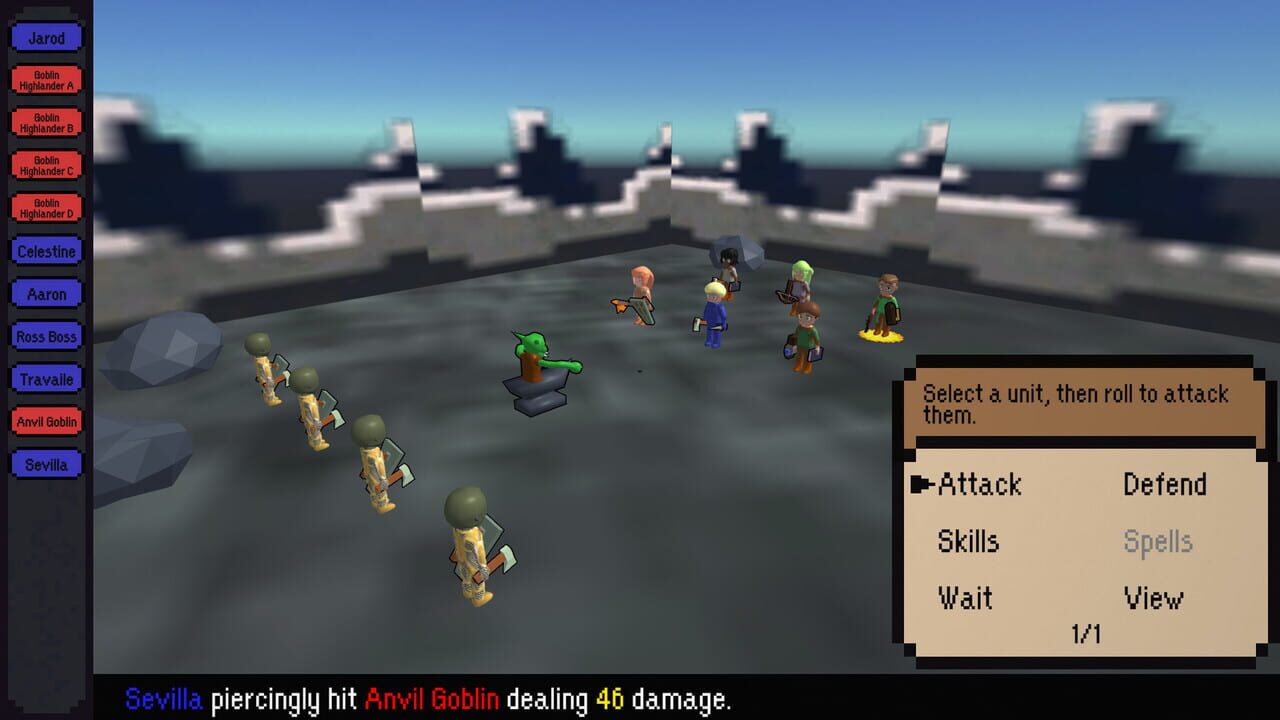Select the Attack command
Viewport: 1280px width, 720px height.
[x=978, y=485]
